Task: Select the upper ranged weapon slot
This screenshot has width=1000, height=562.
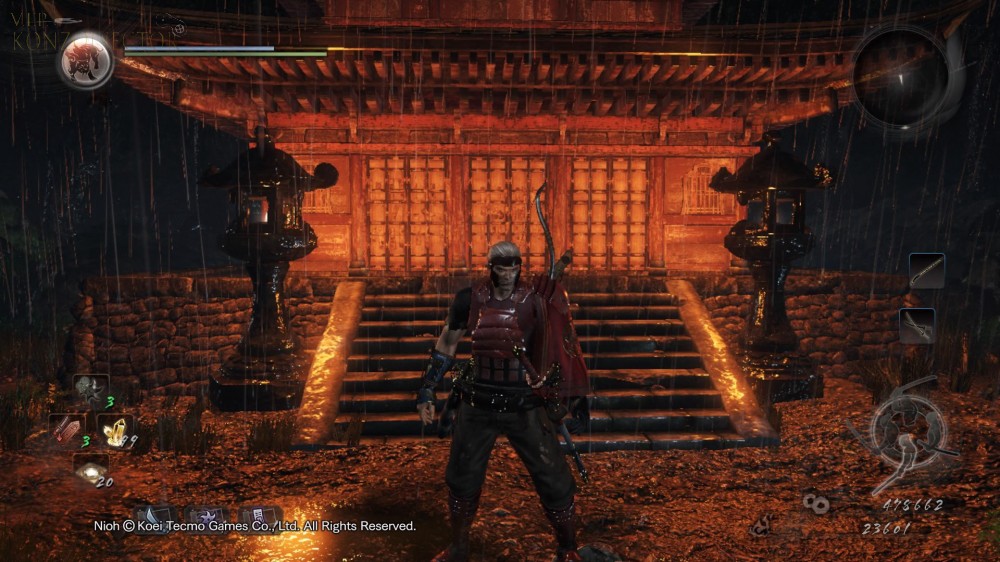Action: tap(926, 271)
